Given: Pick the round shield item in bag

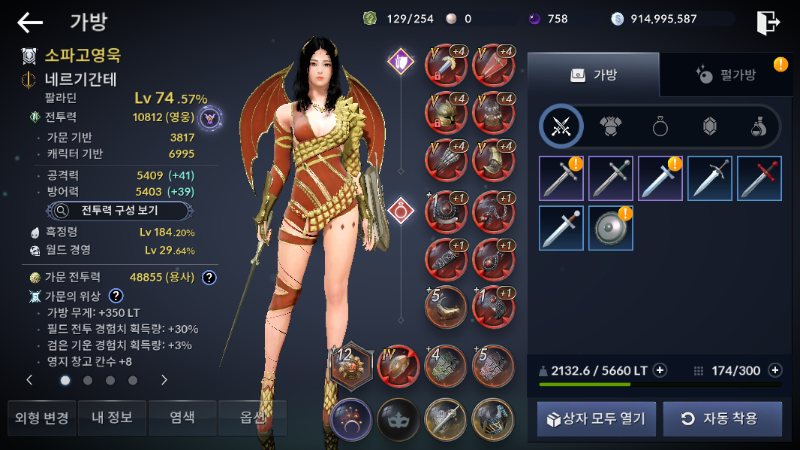Looking at the screenshot, I should (x=610, y=227).
